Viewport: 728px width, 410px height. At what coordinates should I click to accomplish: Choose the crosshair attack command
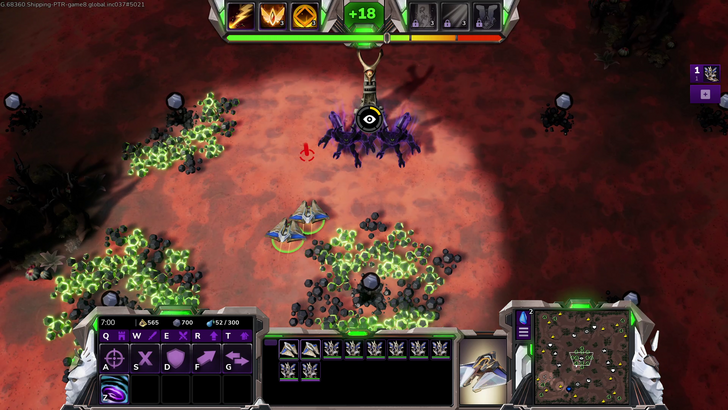click(115, 359)
